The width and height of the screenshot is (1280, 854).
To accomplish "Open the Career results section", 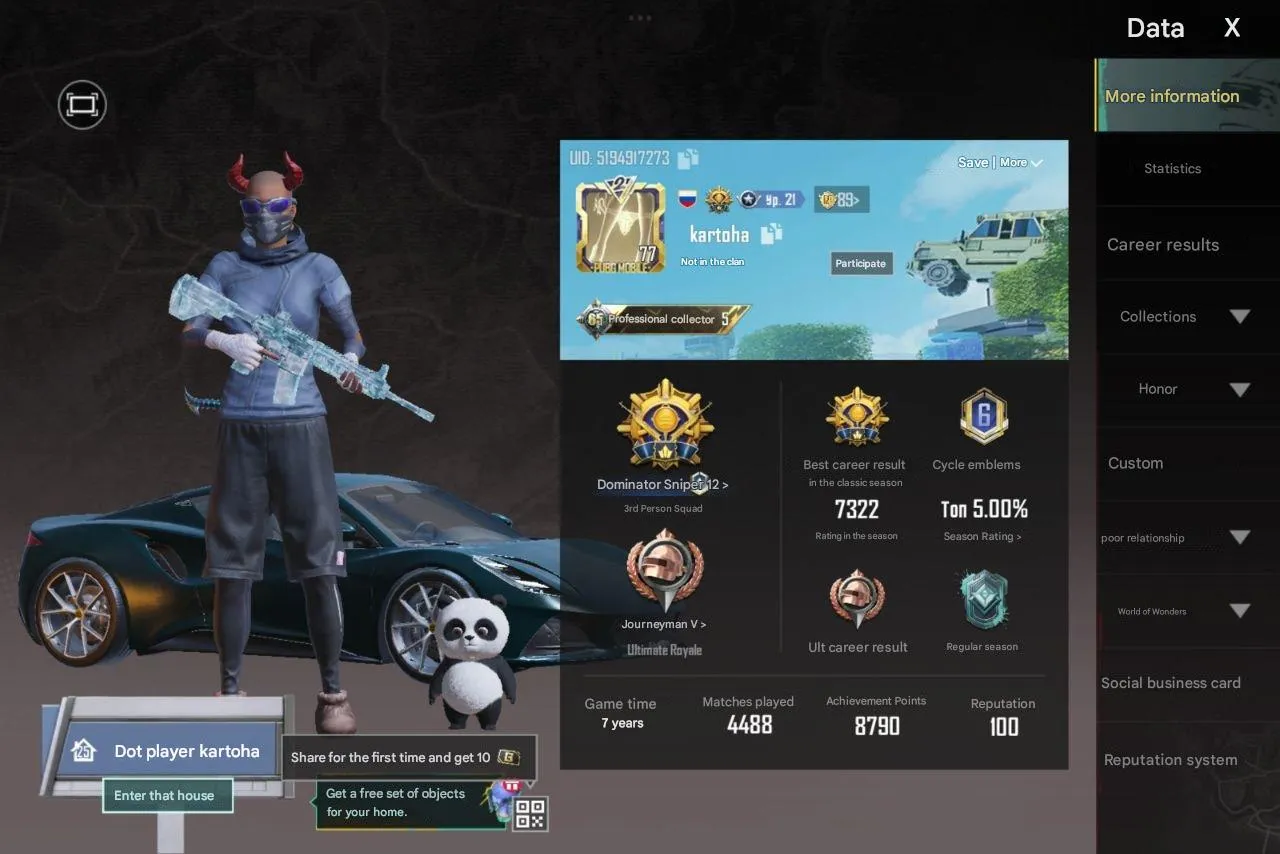I will [1163, 244].
